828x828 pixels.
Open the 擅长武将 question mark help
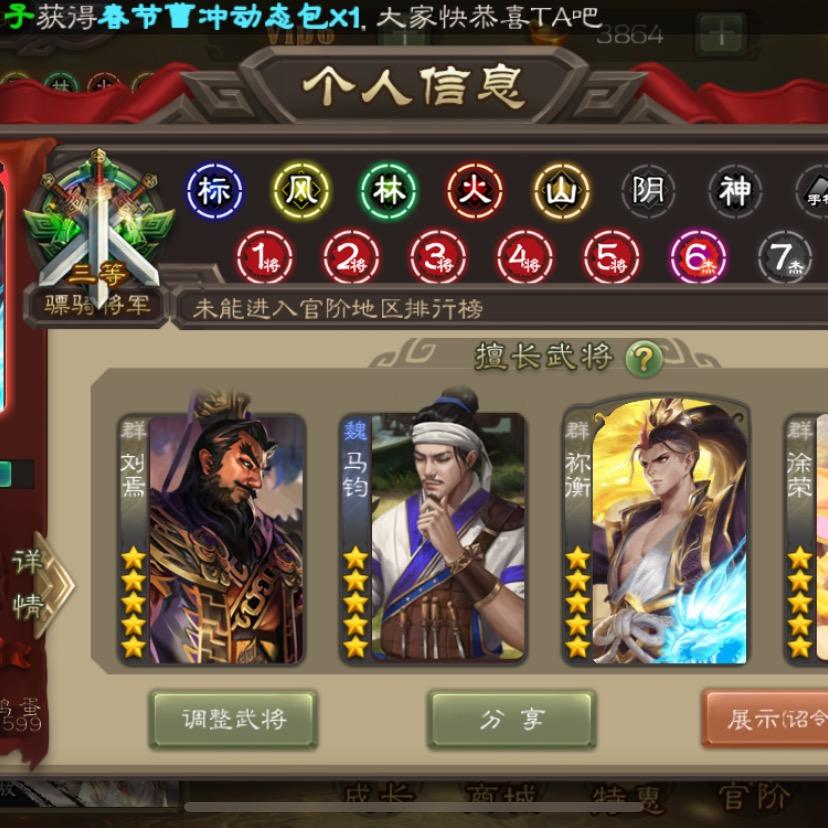click(x=643, y=358)
